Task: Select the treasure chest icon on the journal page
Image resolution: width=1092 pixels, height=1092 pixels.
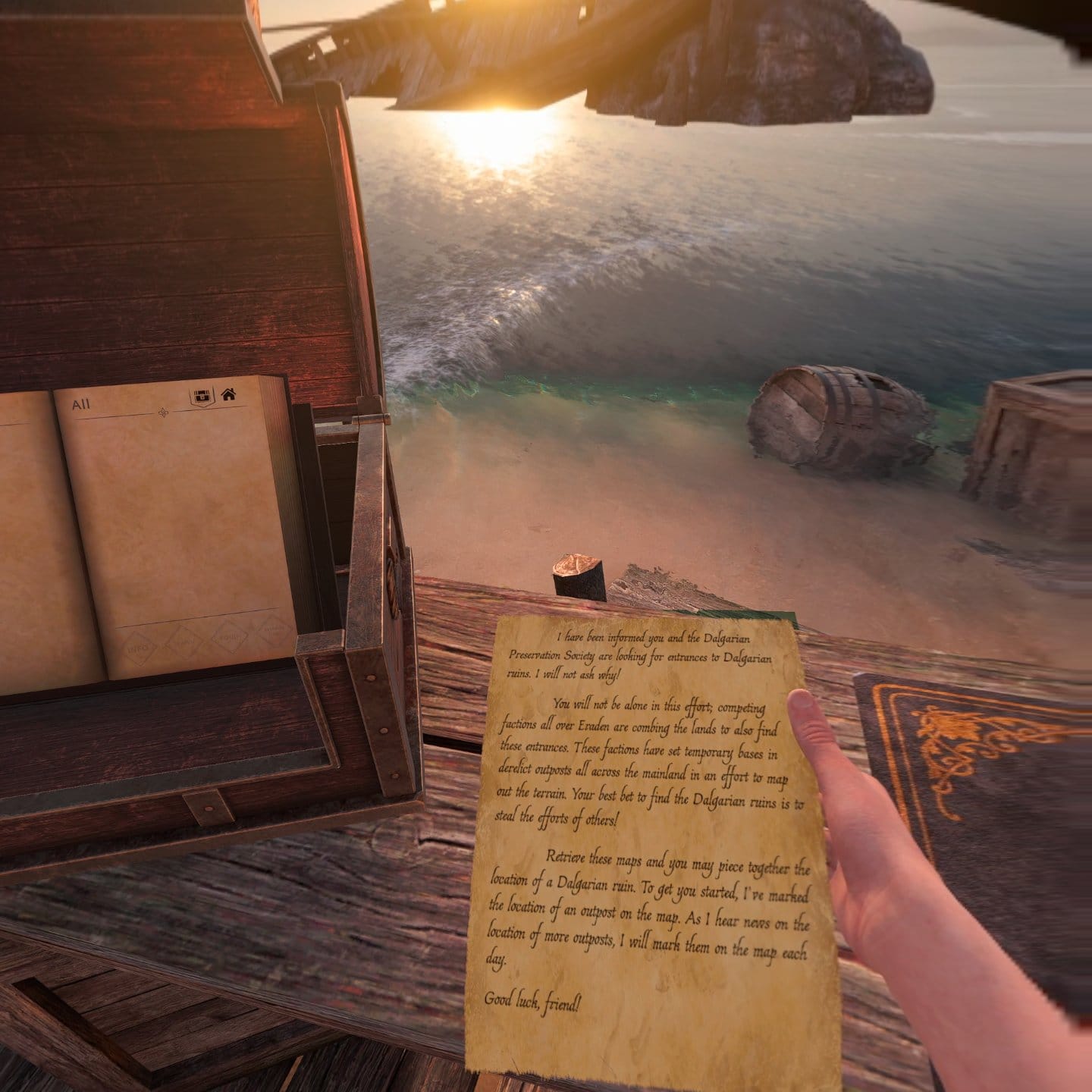Action: click(202, 395)
